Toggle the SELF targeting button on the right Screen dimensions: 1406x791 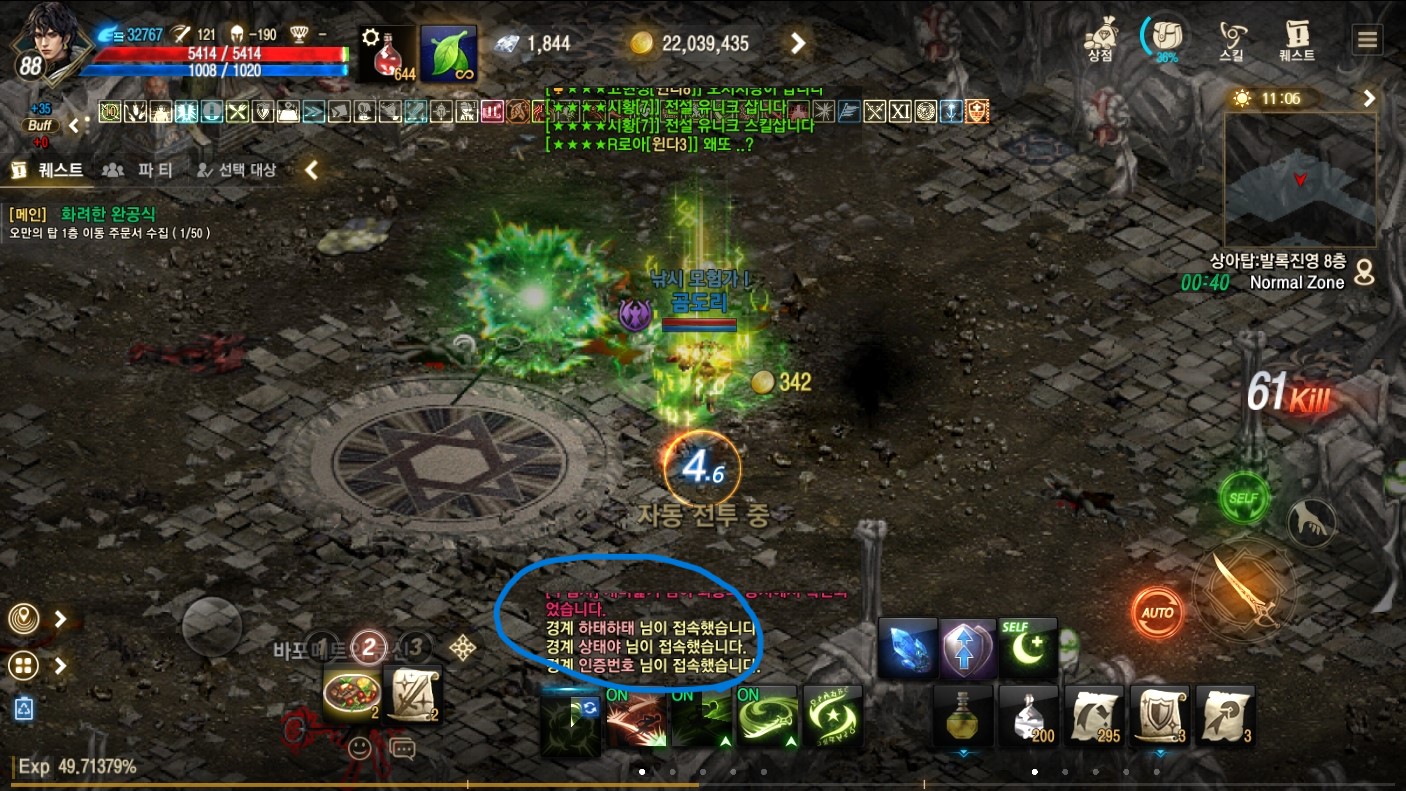(1244, 498)
